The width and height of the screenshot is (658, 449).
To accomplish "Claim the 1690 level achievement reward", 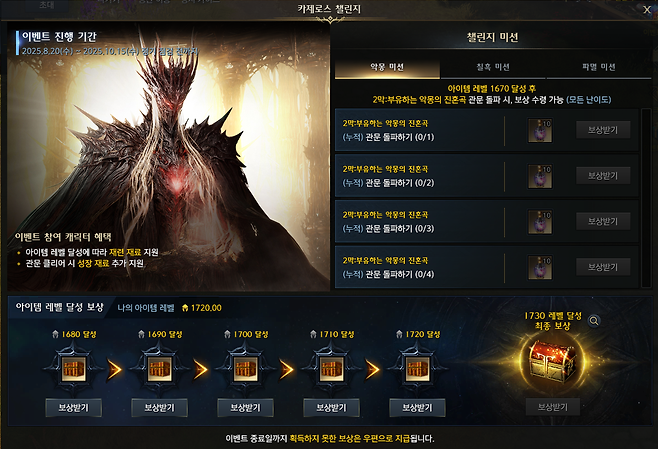I will point(160,408).
